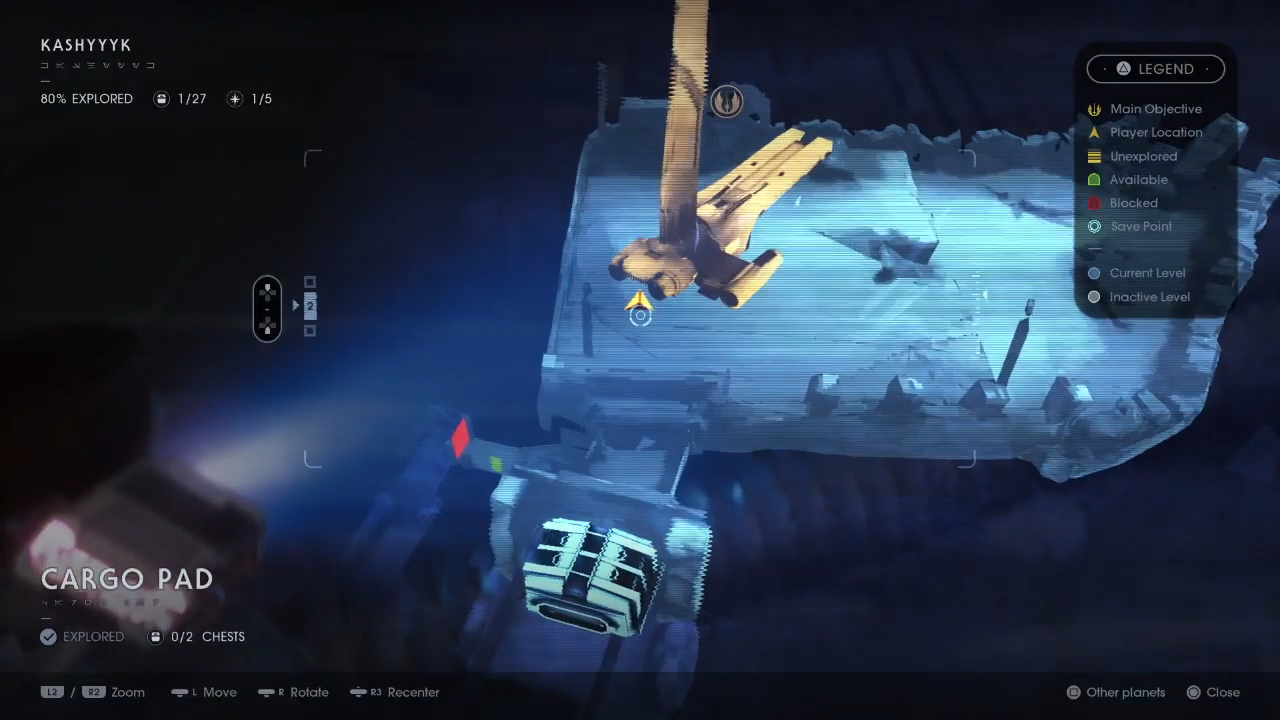Toggle the Current Level indicator
This screenshot has width=1280, height=720.
[1094, 272]
